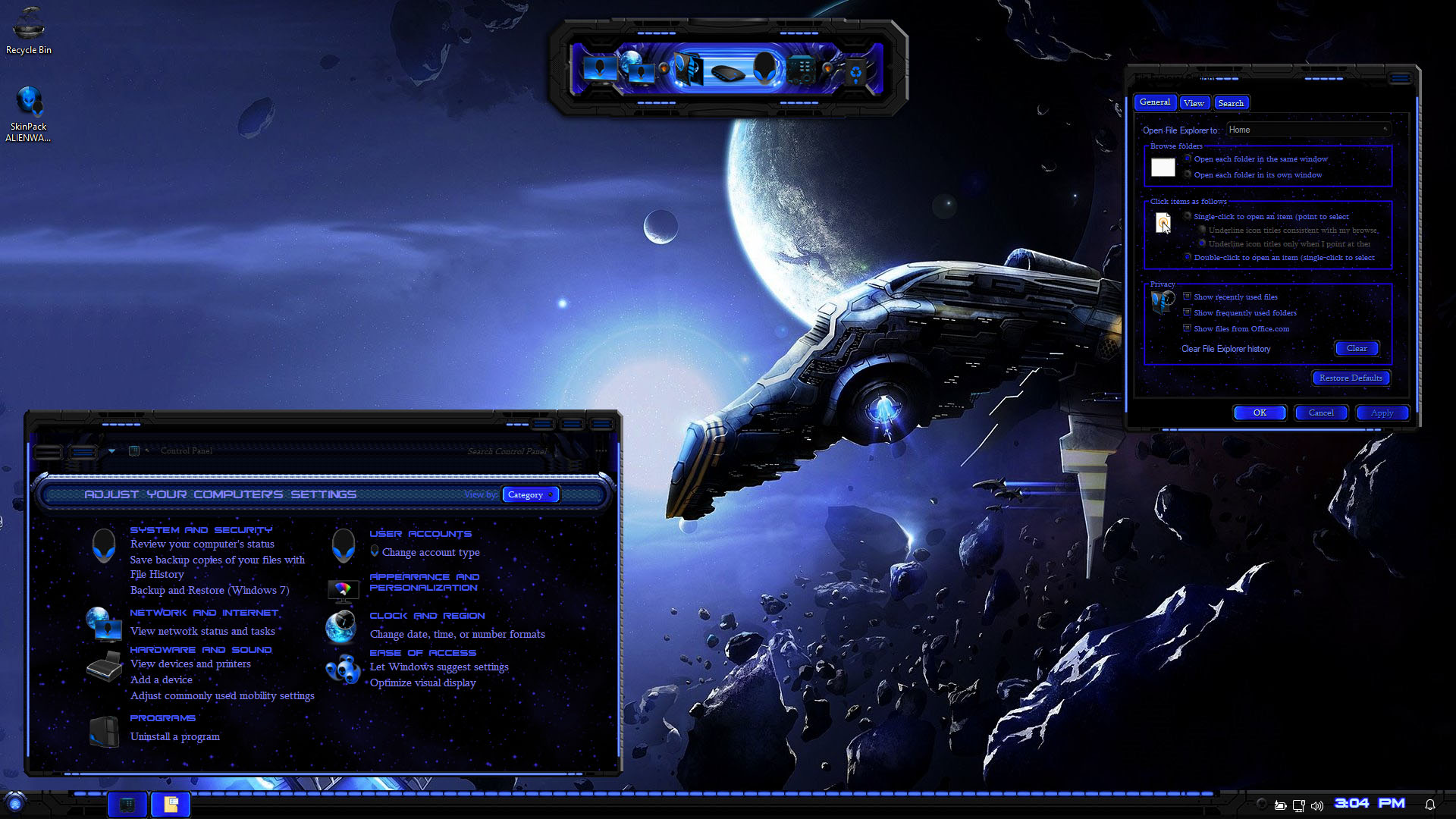Click the Clear File Explorer history button
Image resolution: width=1456 pixels, height=819 pixels.
click(1356, 349)
